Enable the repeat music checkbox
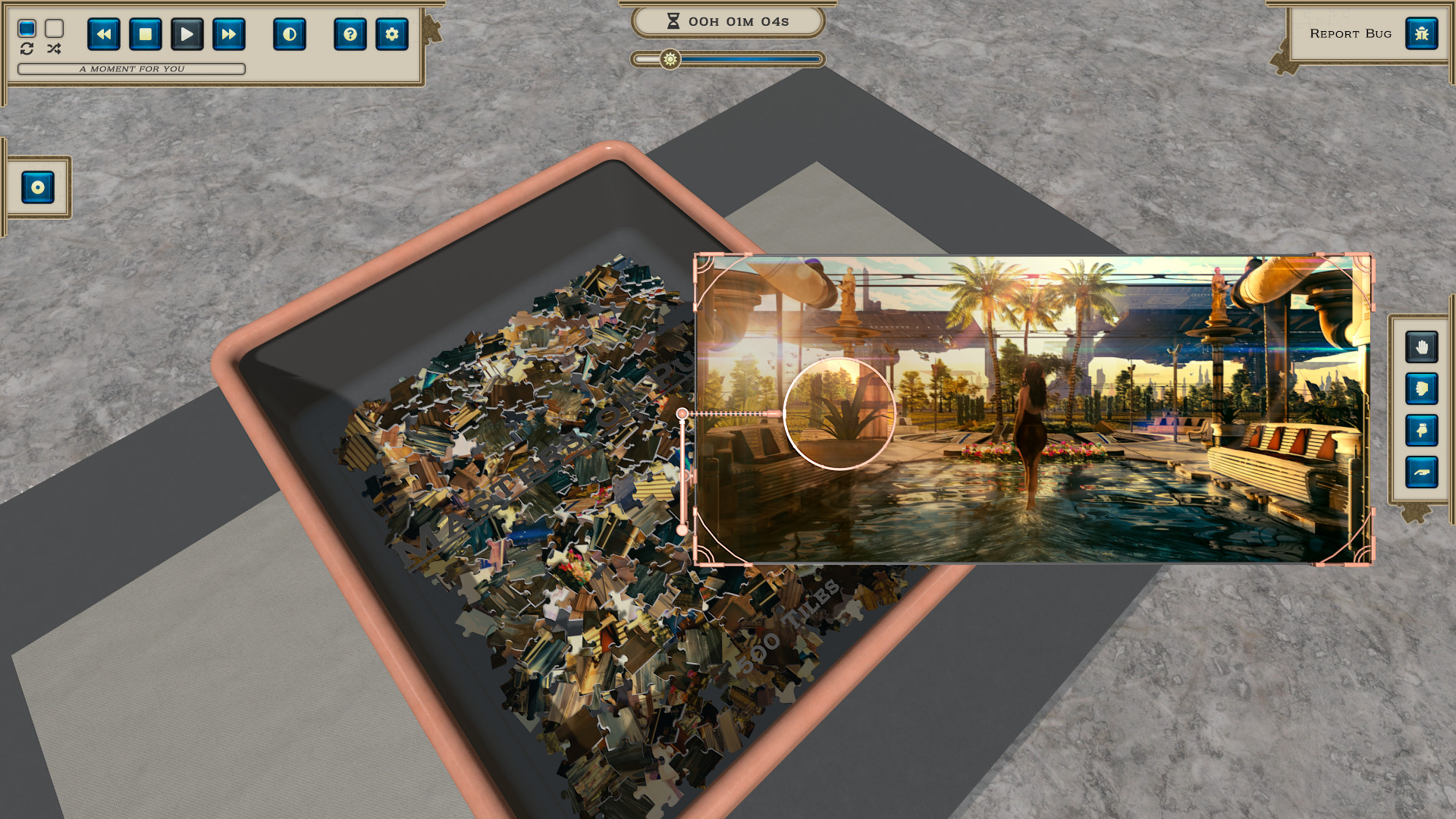The image size is (1456, 819). [28, 29]
